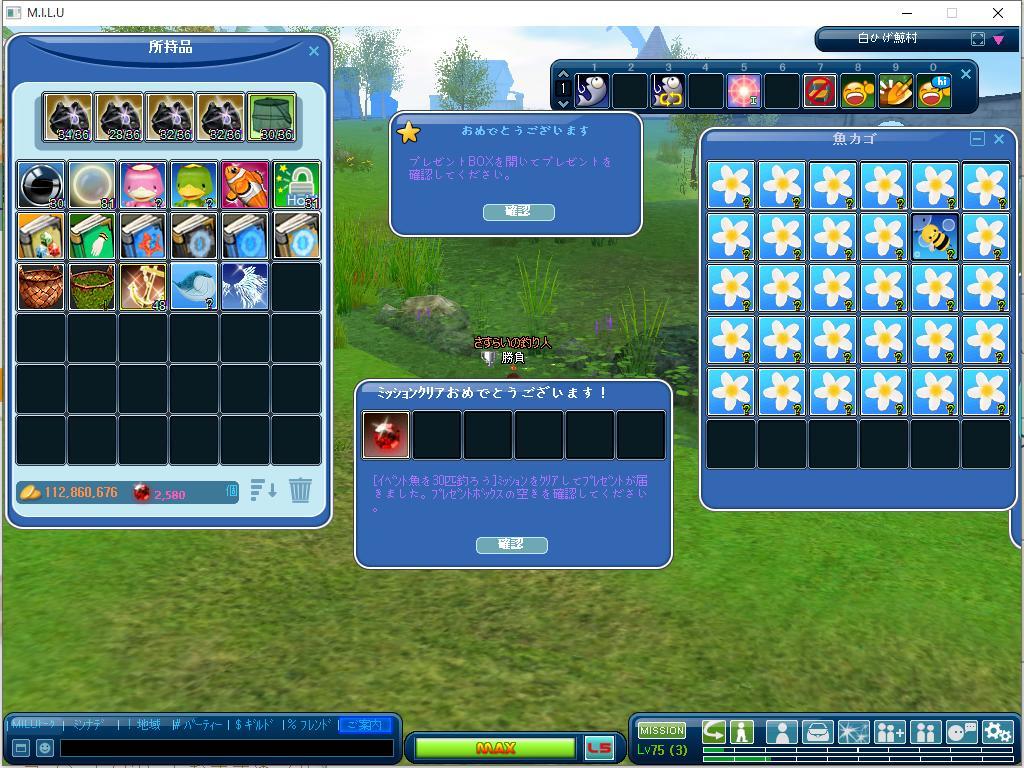Viewport: 1024px width, 768px height.
Task: Sort the inventory items
Action: 263,490
